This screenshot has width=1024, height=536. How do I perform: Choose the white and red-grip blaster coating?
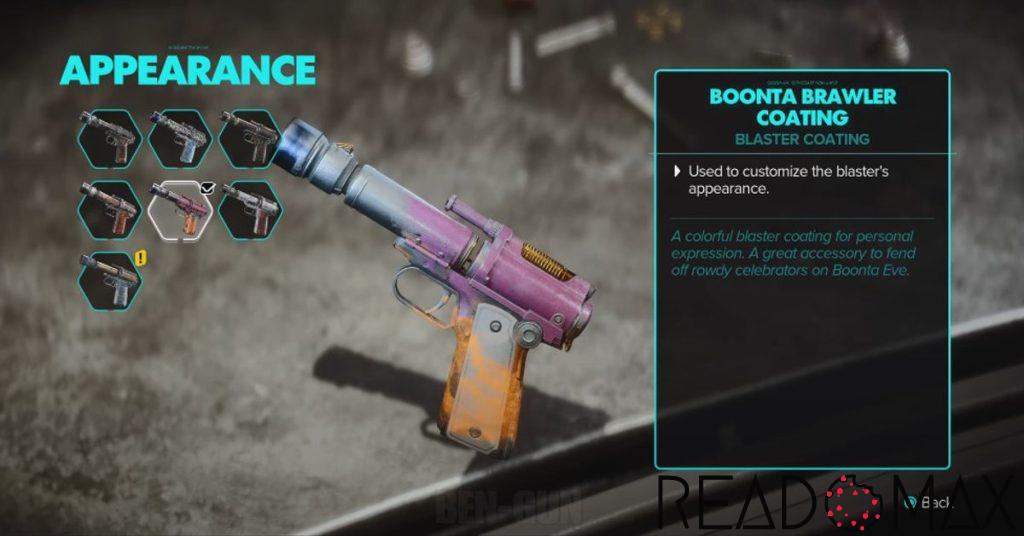[x=250, y=209]
